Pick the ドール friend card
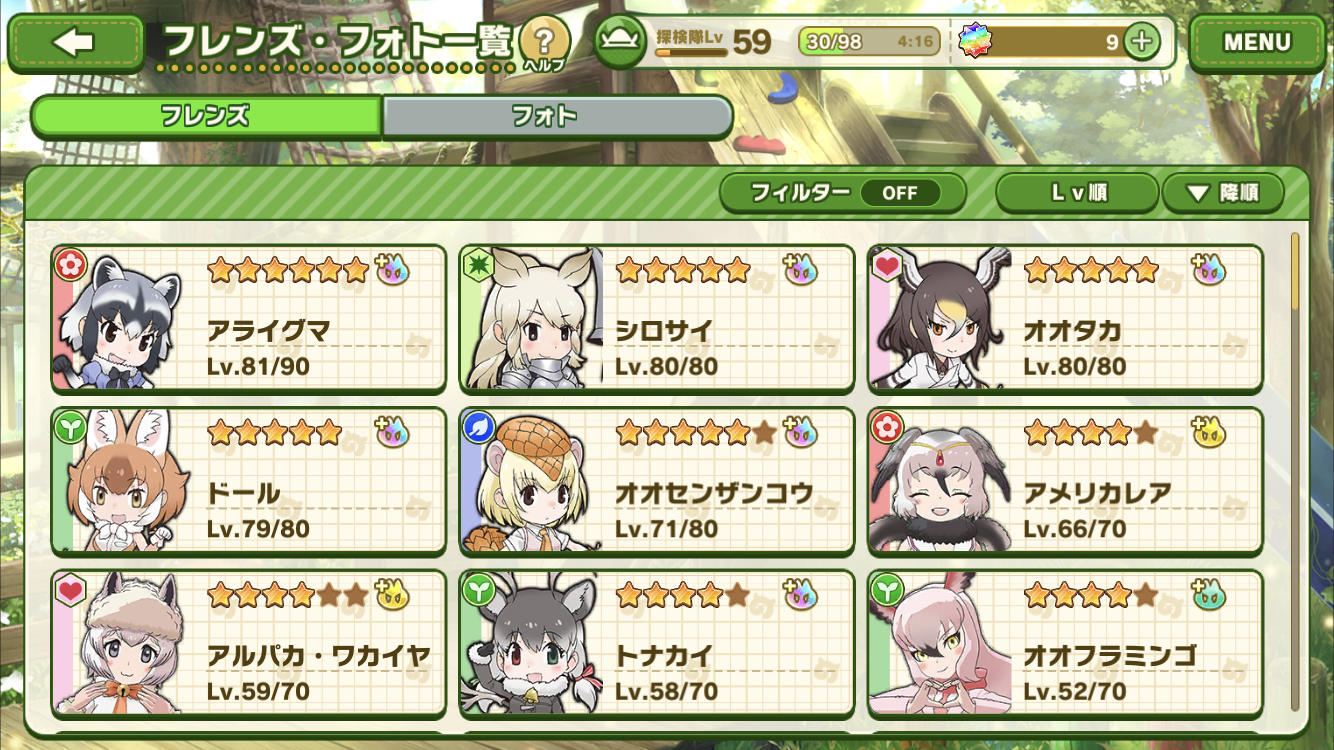 [249, 481]
